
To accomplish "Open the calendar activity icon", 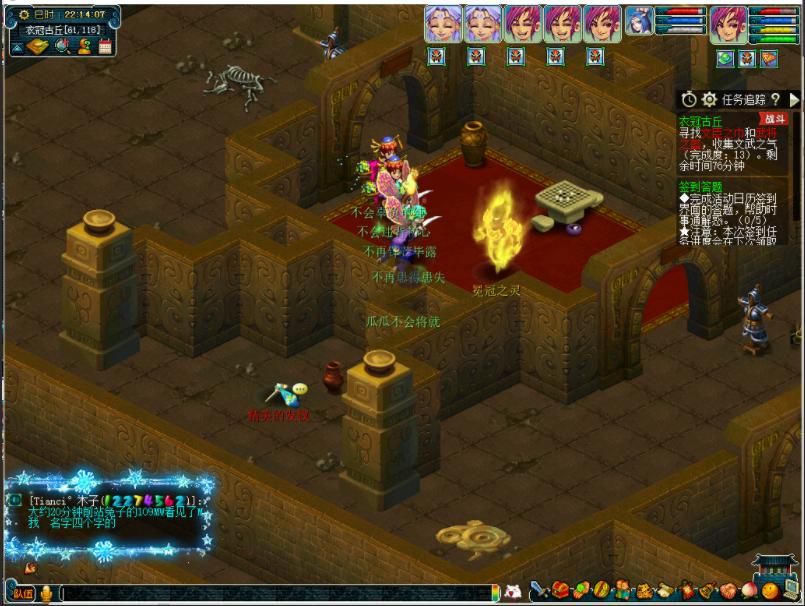I will click(x=104, y=46).
